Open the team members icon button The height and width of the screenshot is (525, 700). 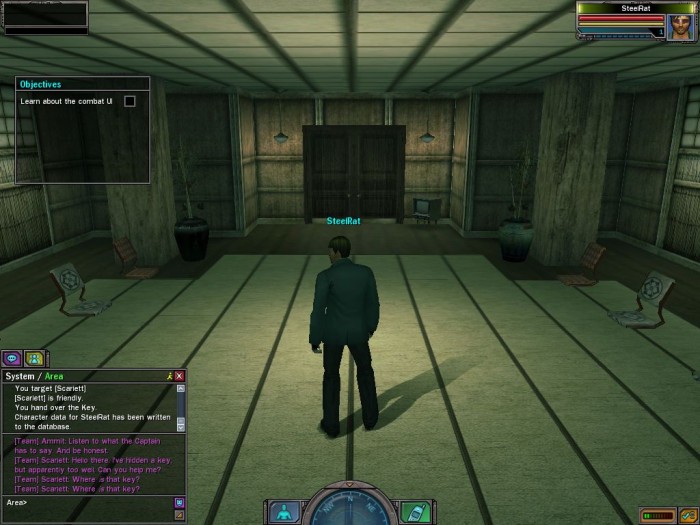pyautogui.click(x=35, y=358)
